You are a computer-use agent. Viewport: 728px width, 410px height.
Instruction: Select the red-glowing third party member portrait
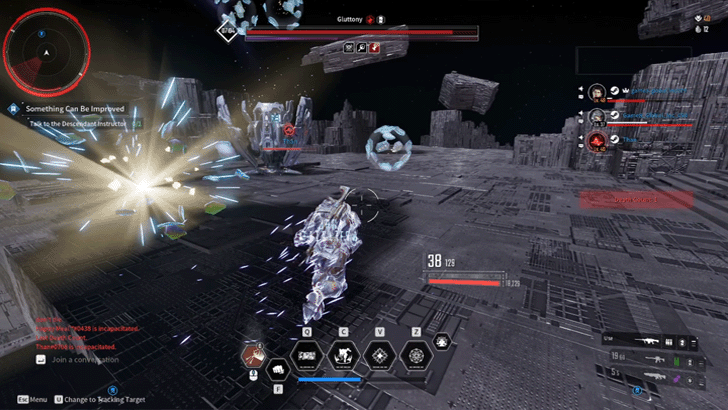(x=597, y=140)
